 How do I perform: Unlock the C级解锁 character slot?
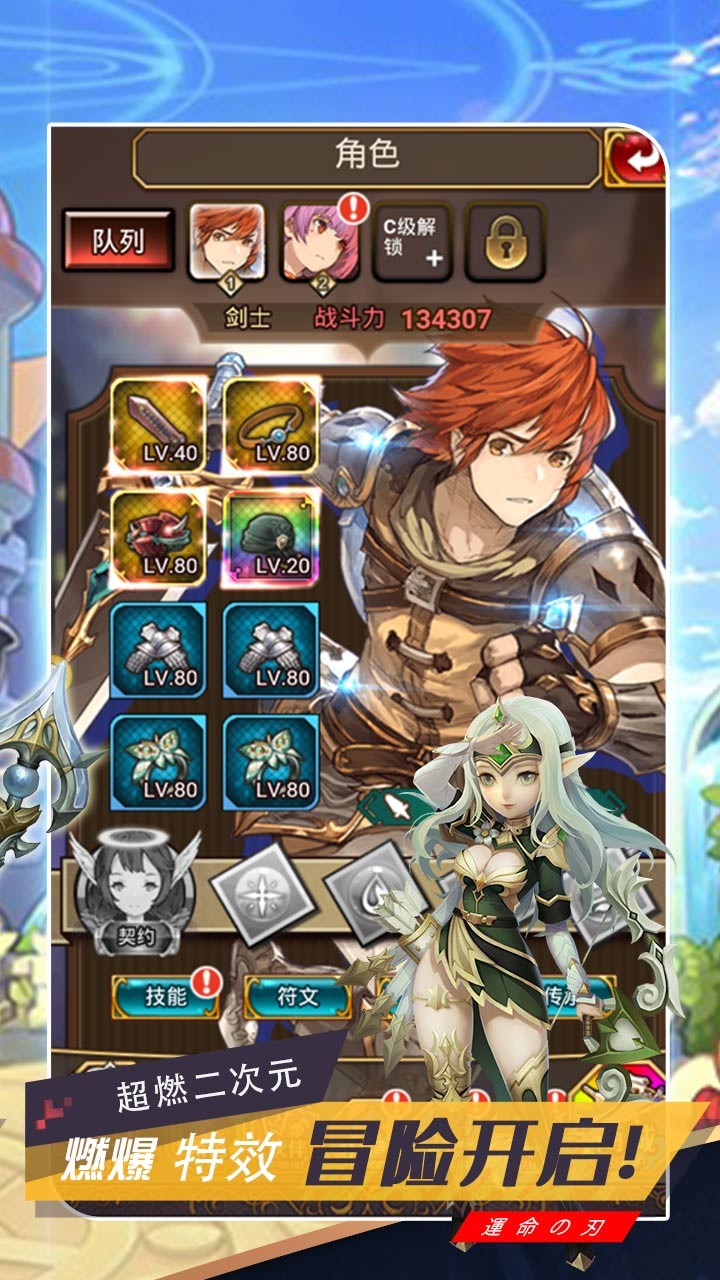click(411, 242)
